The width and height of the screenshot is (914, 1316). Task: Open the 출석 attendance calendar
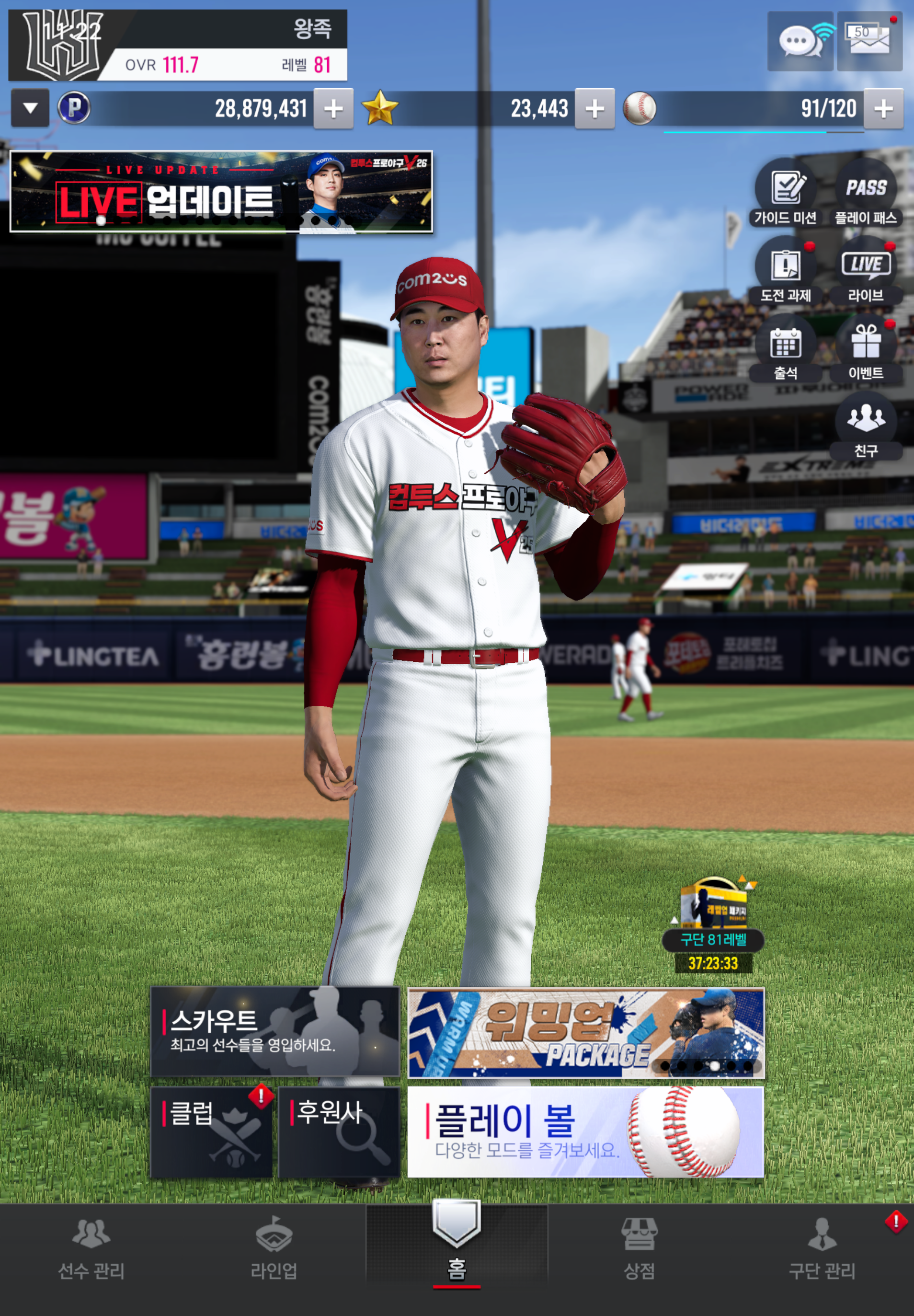785,349
